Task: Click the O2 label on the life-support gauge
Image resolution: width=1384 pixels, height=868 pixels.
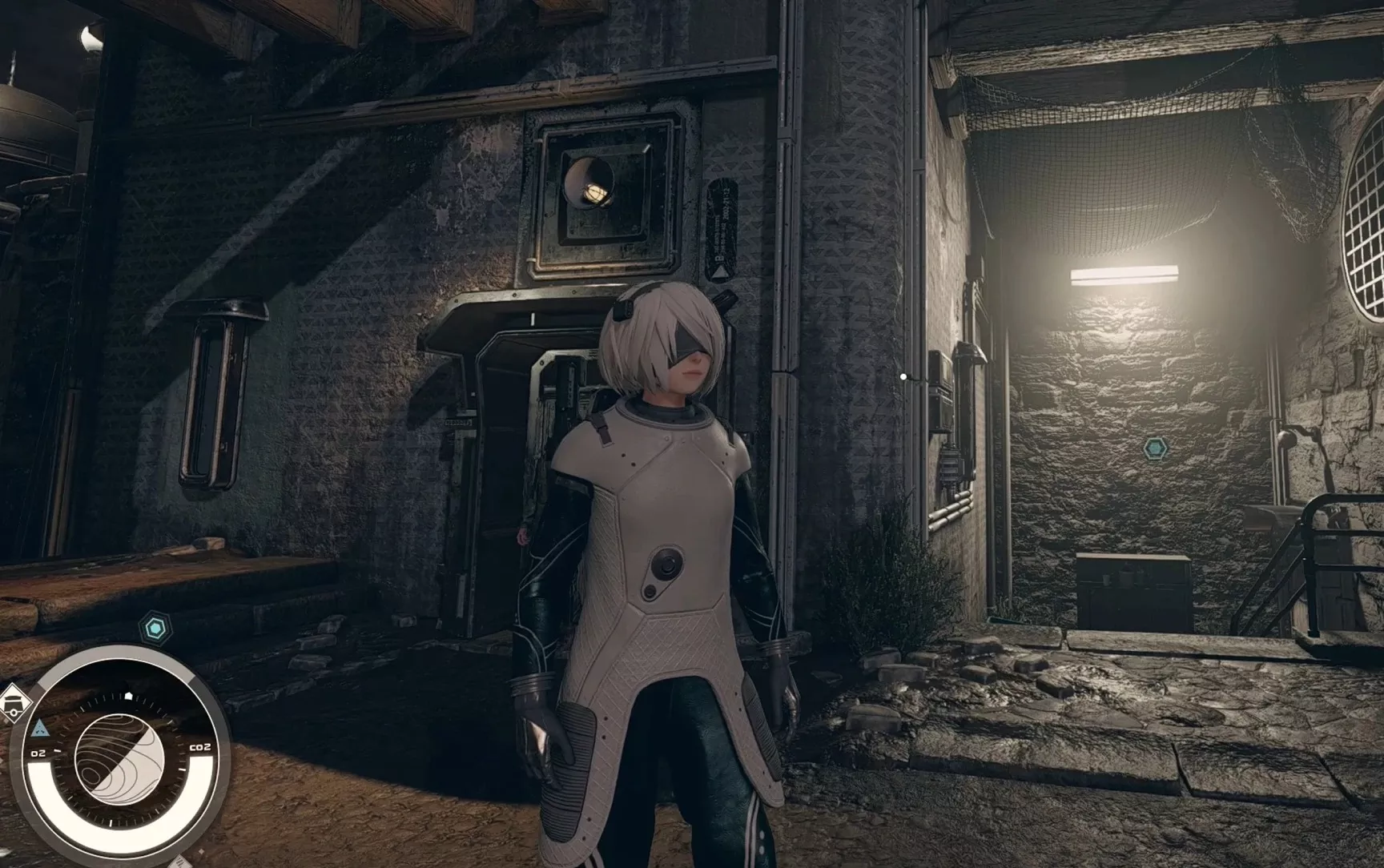Action: coord(38,753)
